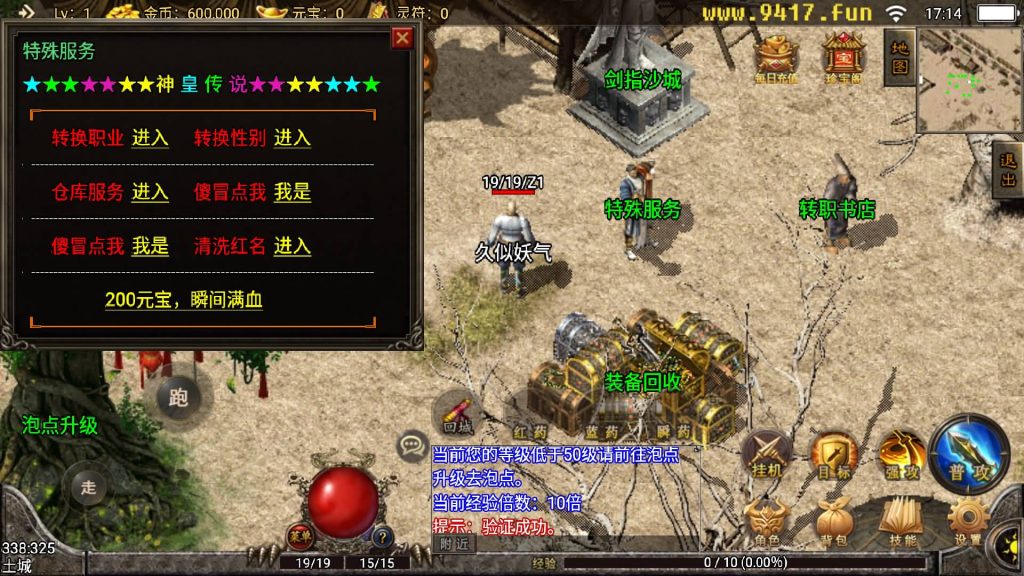Enter the 转换性别 gender change service

(292, 138)
